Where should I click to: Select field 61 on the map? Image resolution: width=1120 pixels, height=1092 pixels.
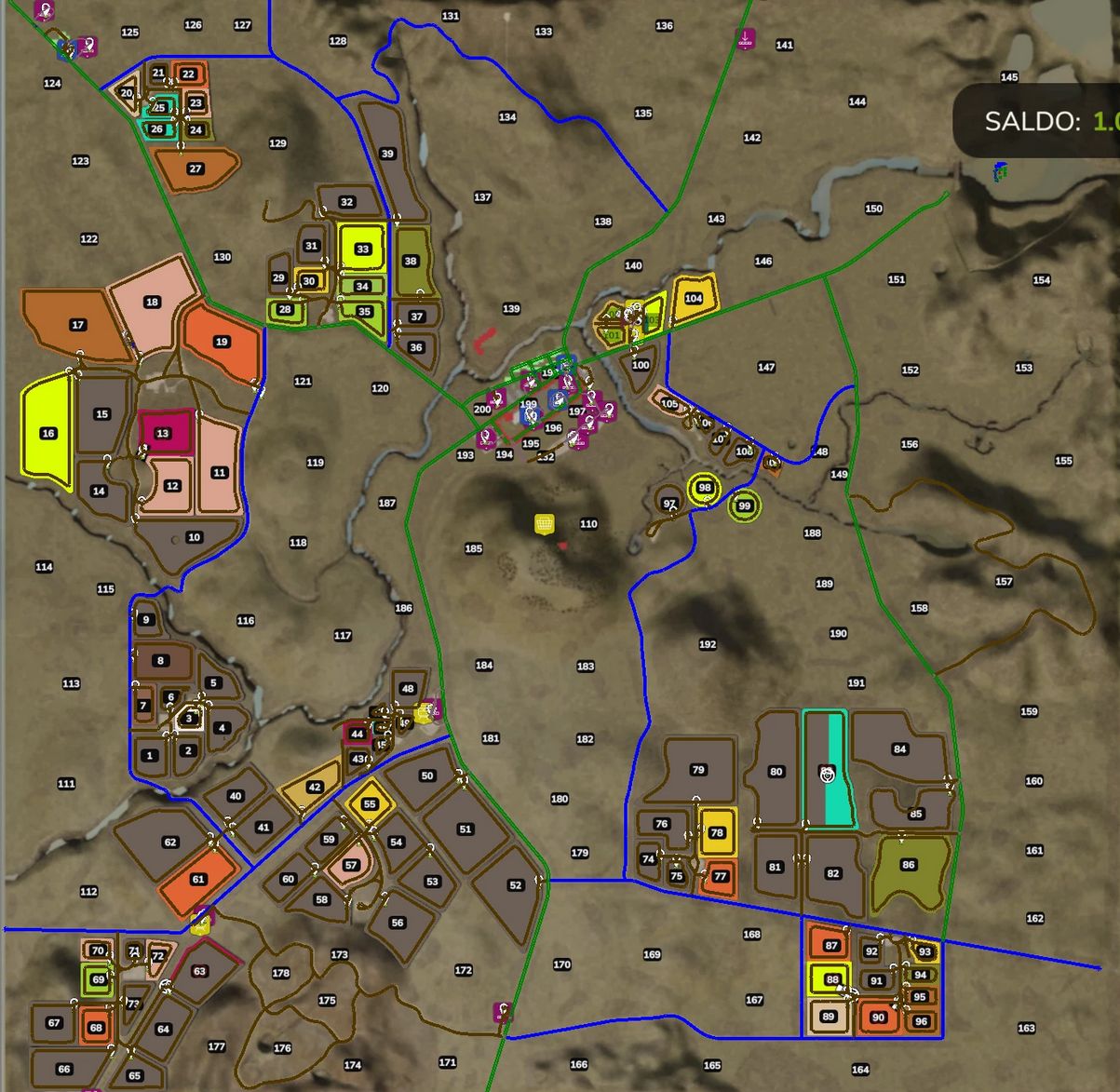[x=197, y=879]
